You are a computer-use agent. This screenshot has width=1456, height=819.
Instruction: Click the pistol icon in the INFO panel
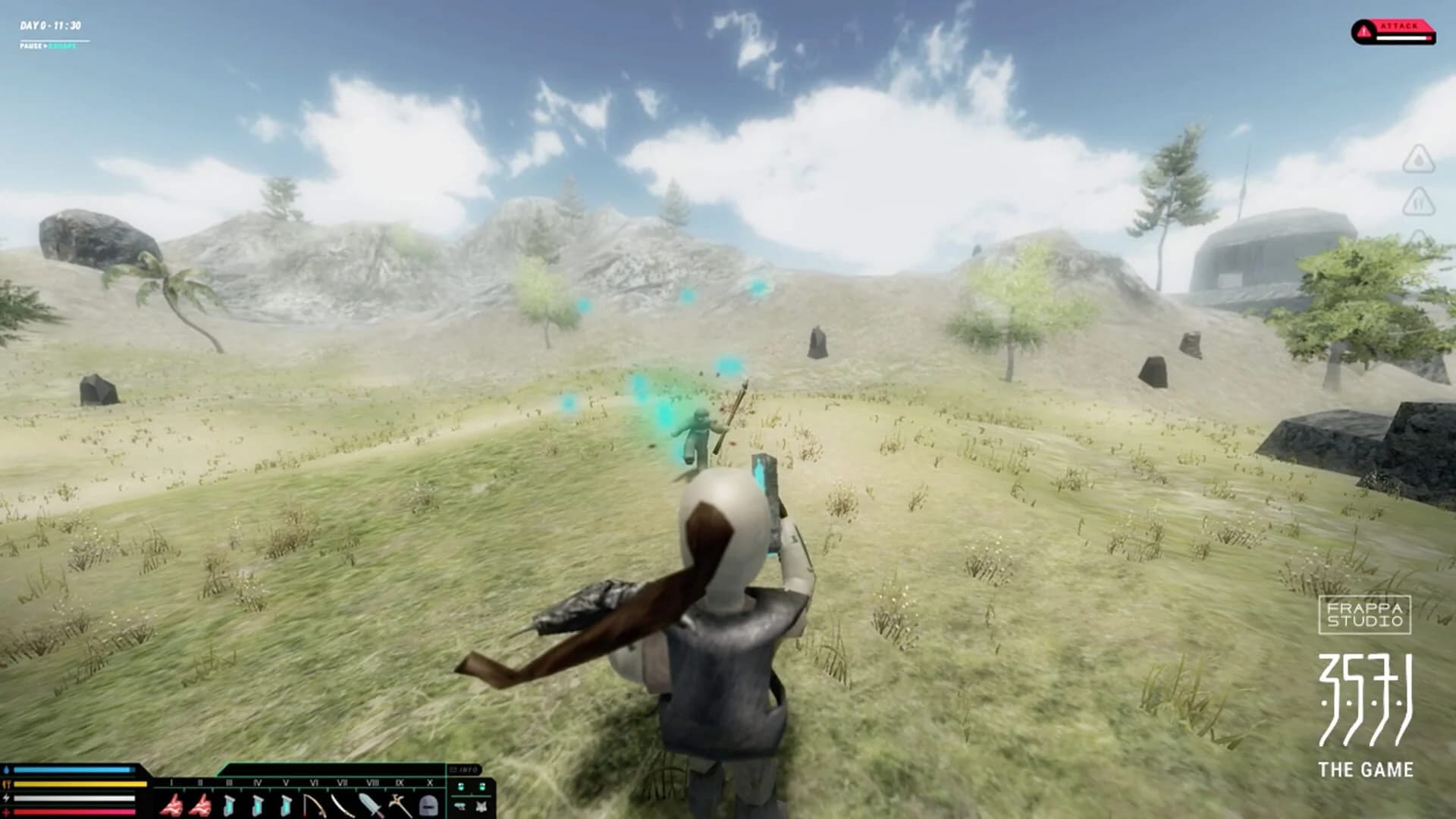click(x=460, y=807)
